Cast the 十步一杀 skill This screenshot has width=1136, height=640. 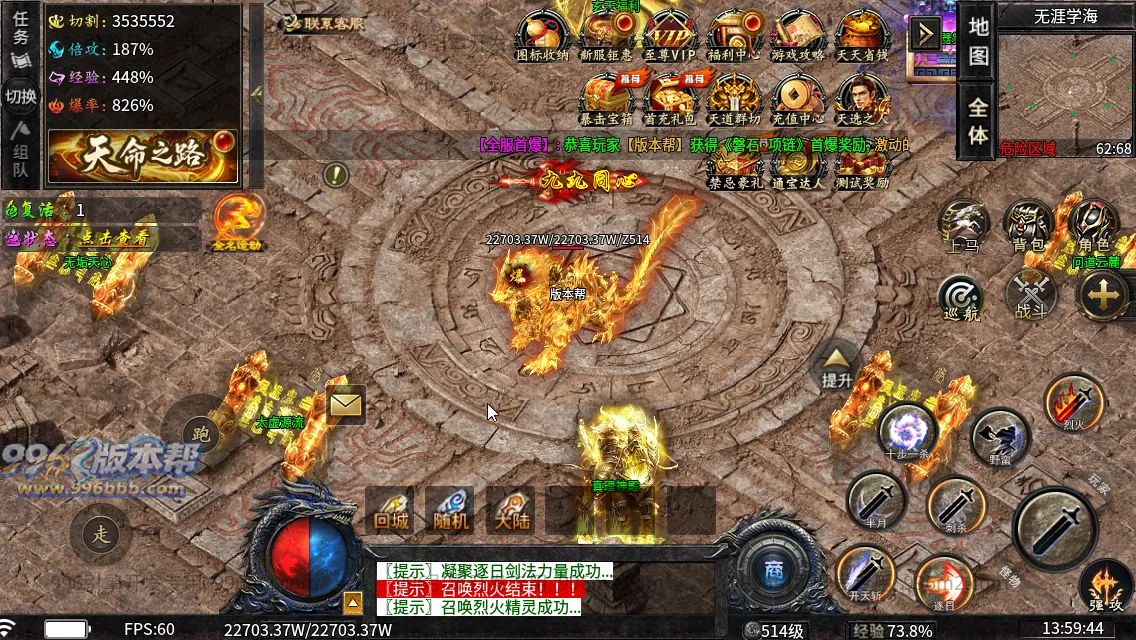907,432
